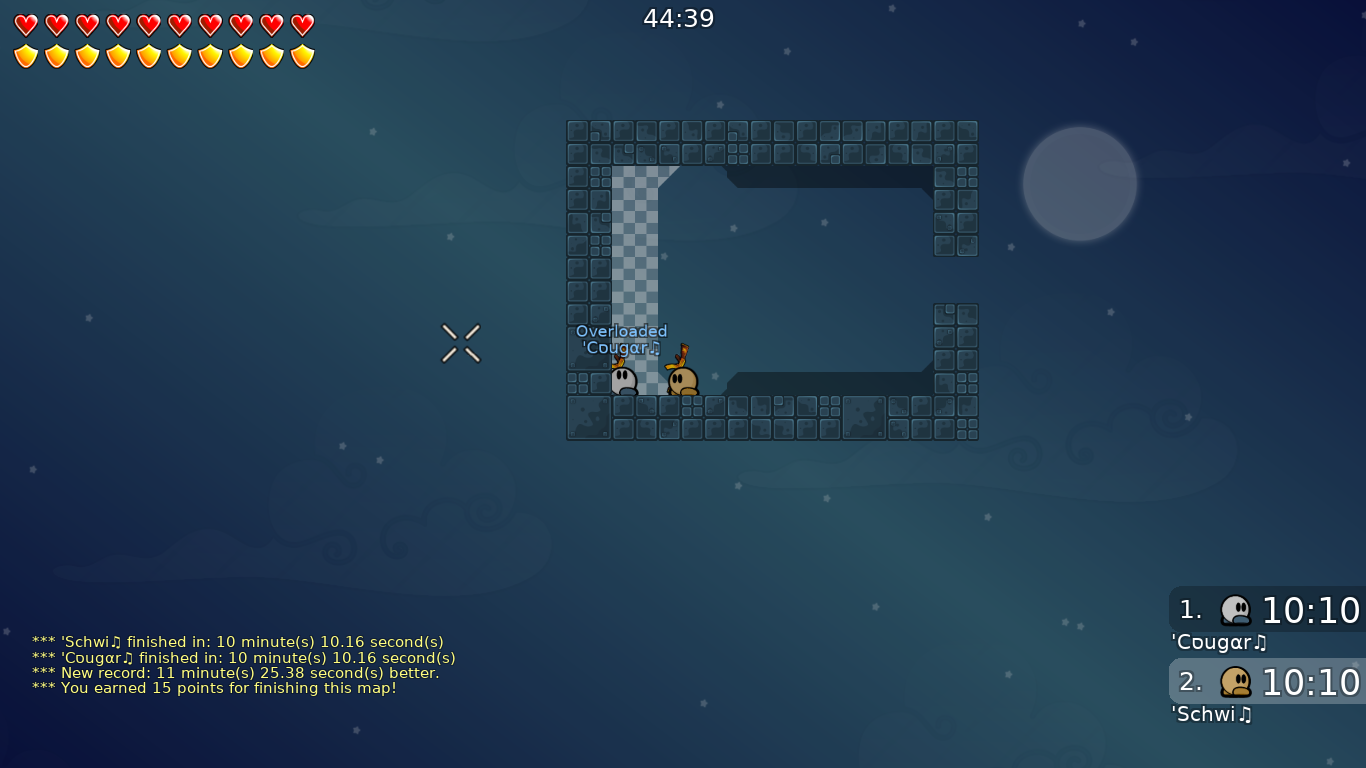Click the crosshair aiming reticle
Image resolution: width=1366 pixels, height=768 pixels.
pos(461,343)
